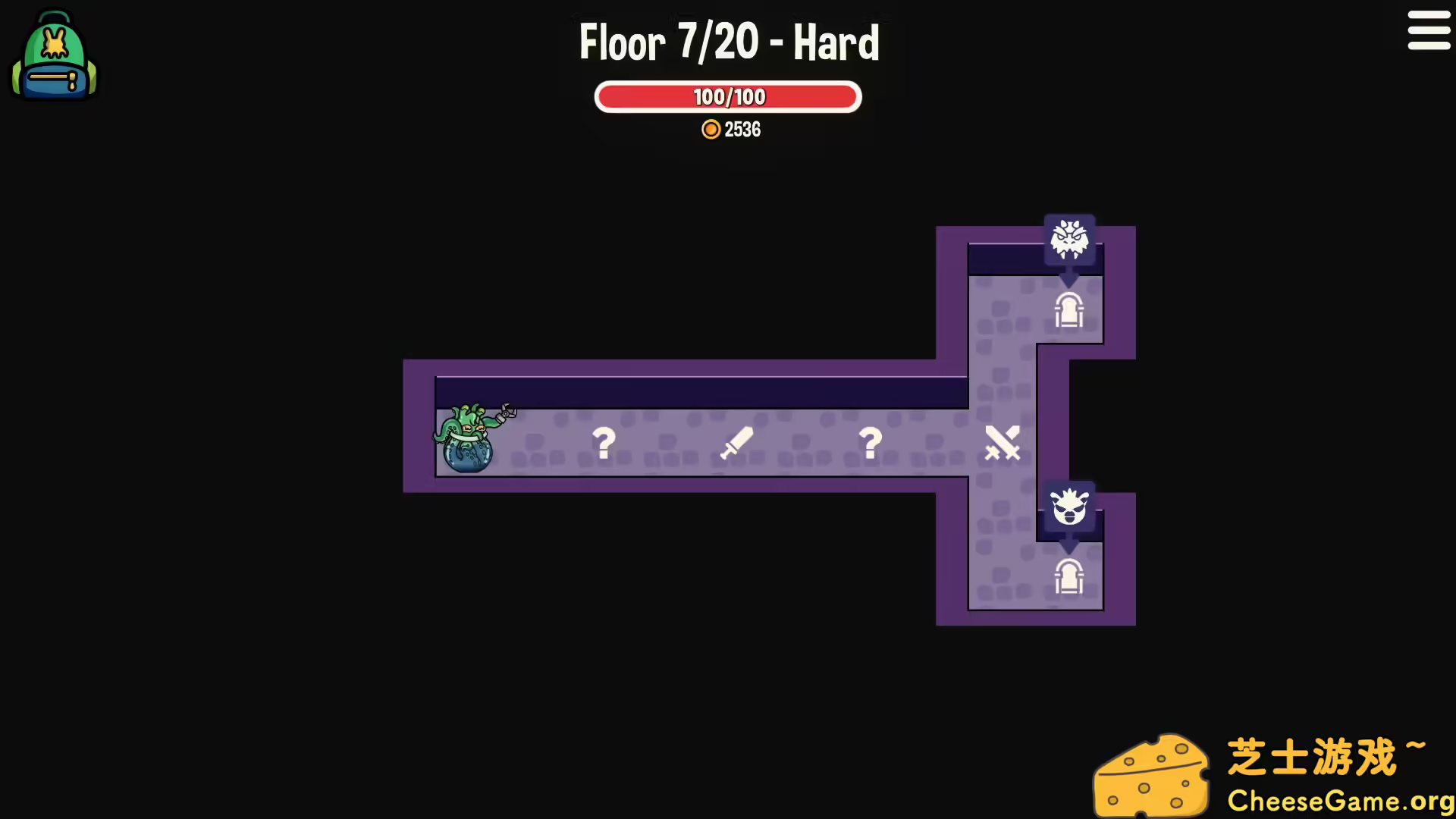Viewport: 1456px width, 819px height.
Task: Select the bottom crowned enemy boss icon
Action: [1070, 507]
